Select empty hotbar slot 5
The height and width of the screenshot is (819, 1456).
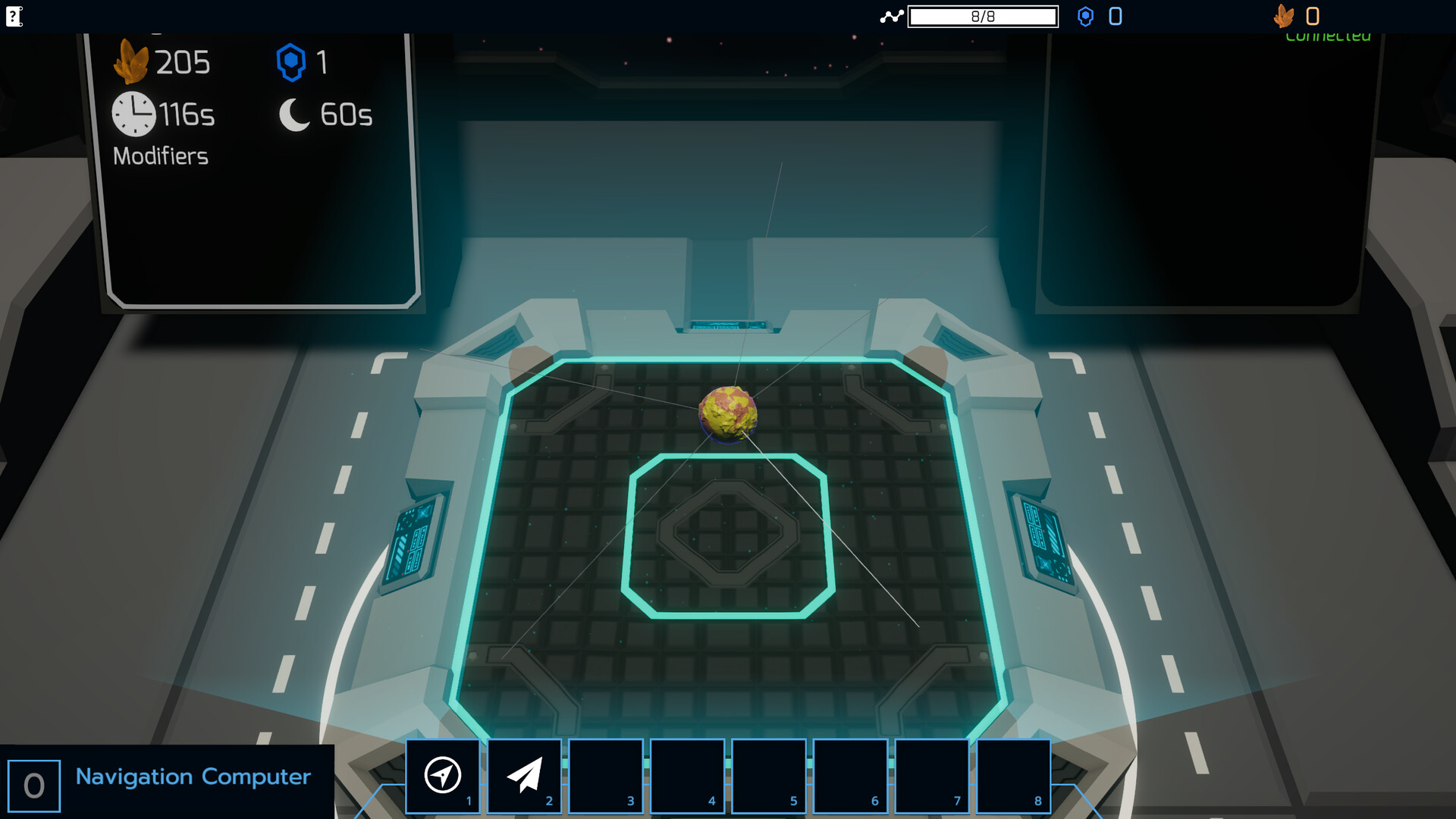(x=770, y=776)
